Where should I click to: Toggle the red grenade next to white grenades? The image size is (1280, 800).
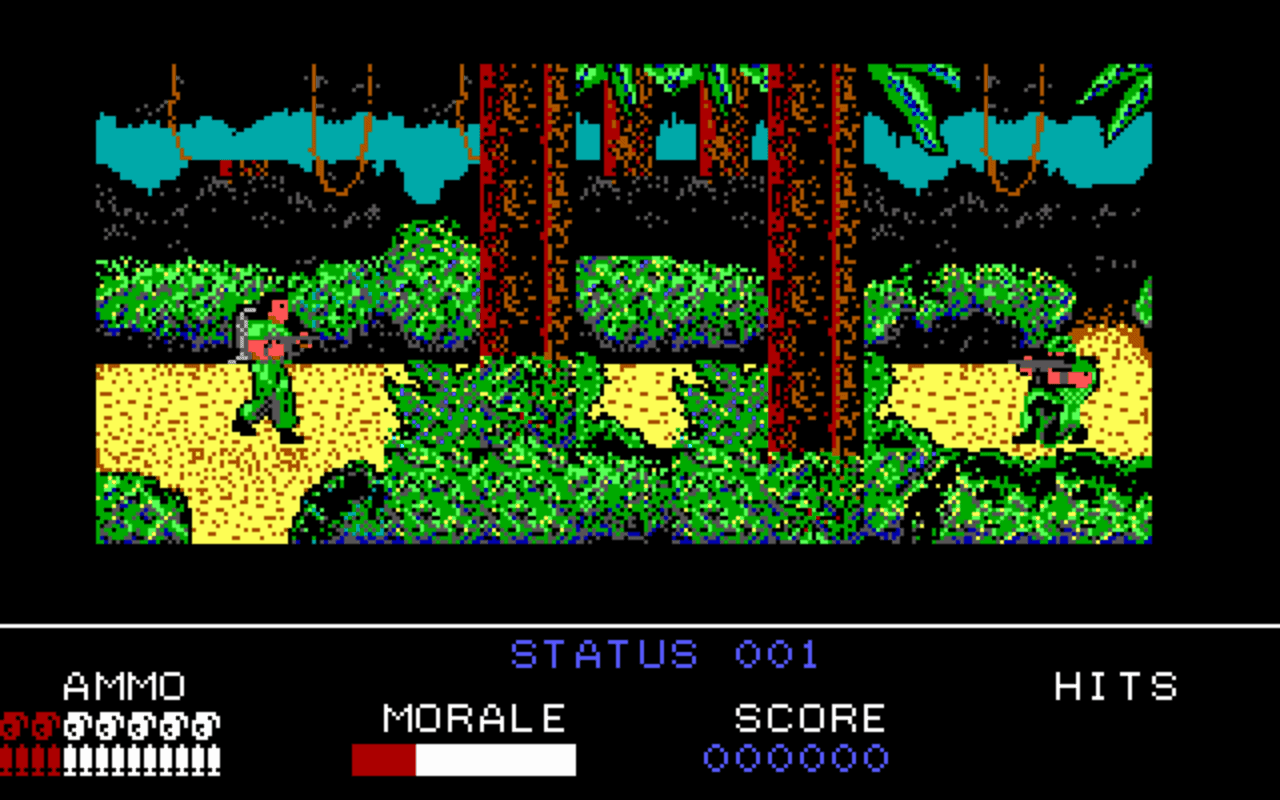pos(44,726)
